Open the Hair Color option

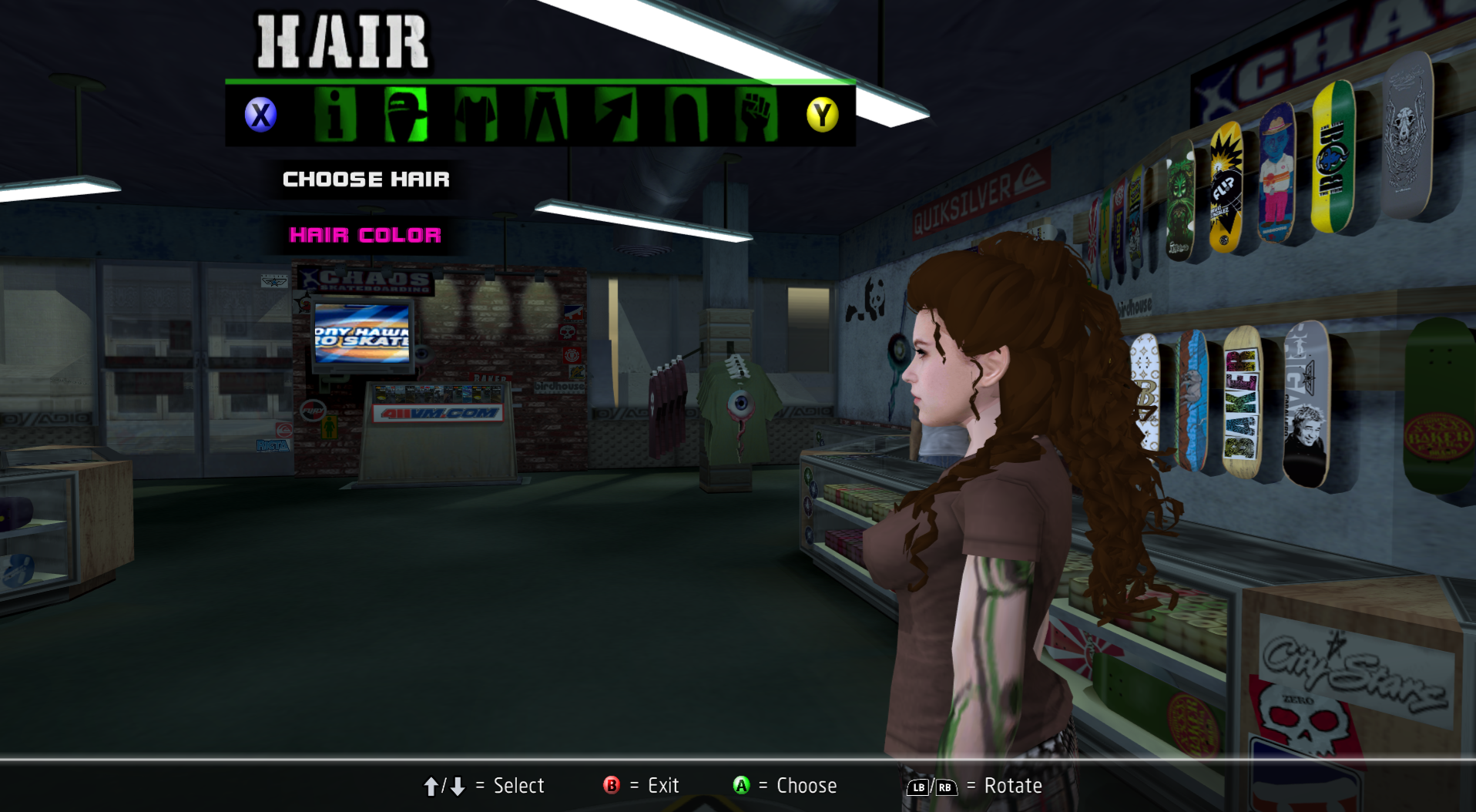tap(365, 235)
